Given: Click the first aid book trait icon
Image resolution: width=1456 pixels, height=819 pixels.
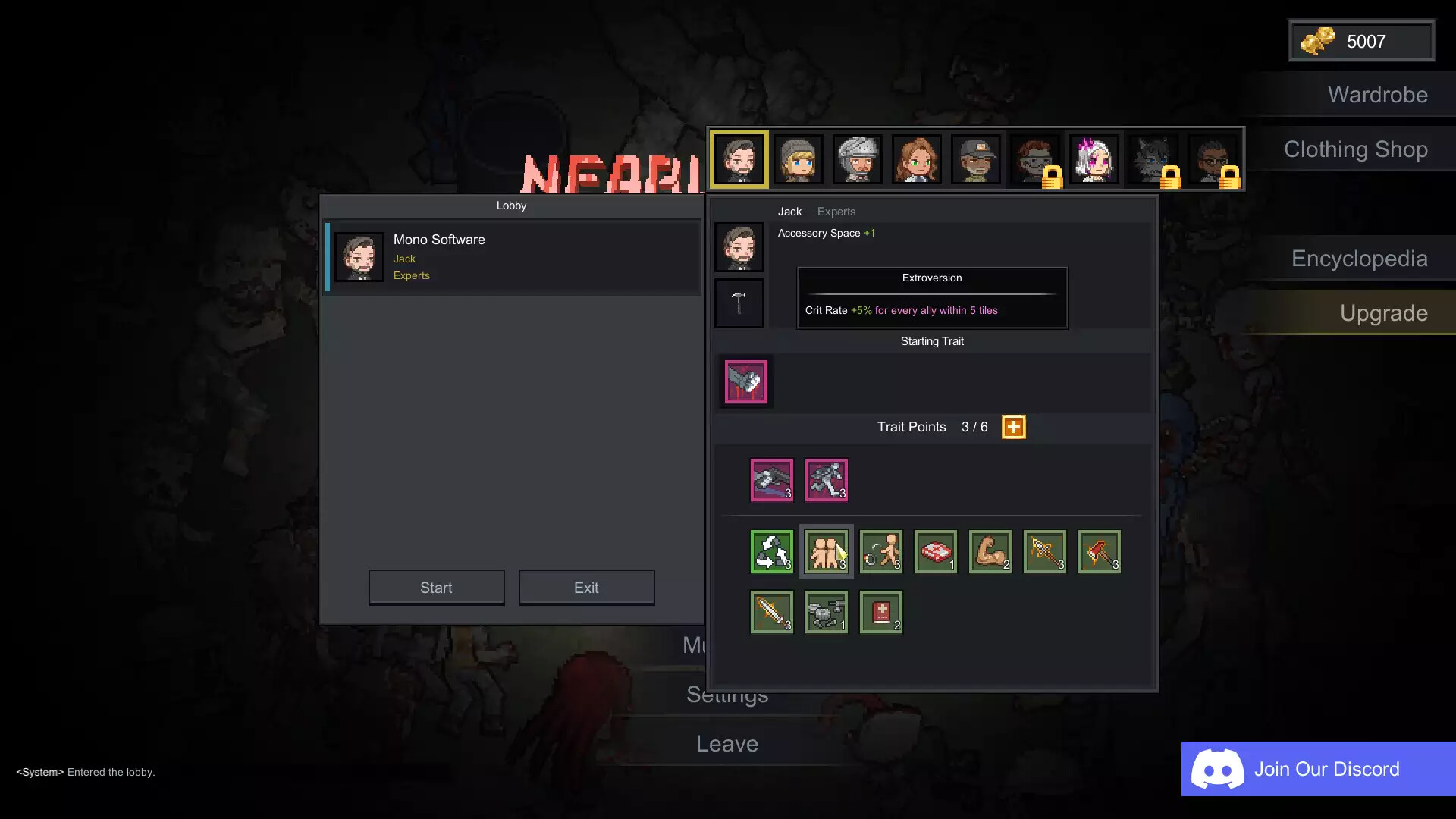Looking at the screenshot, I should 880,612.
